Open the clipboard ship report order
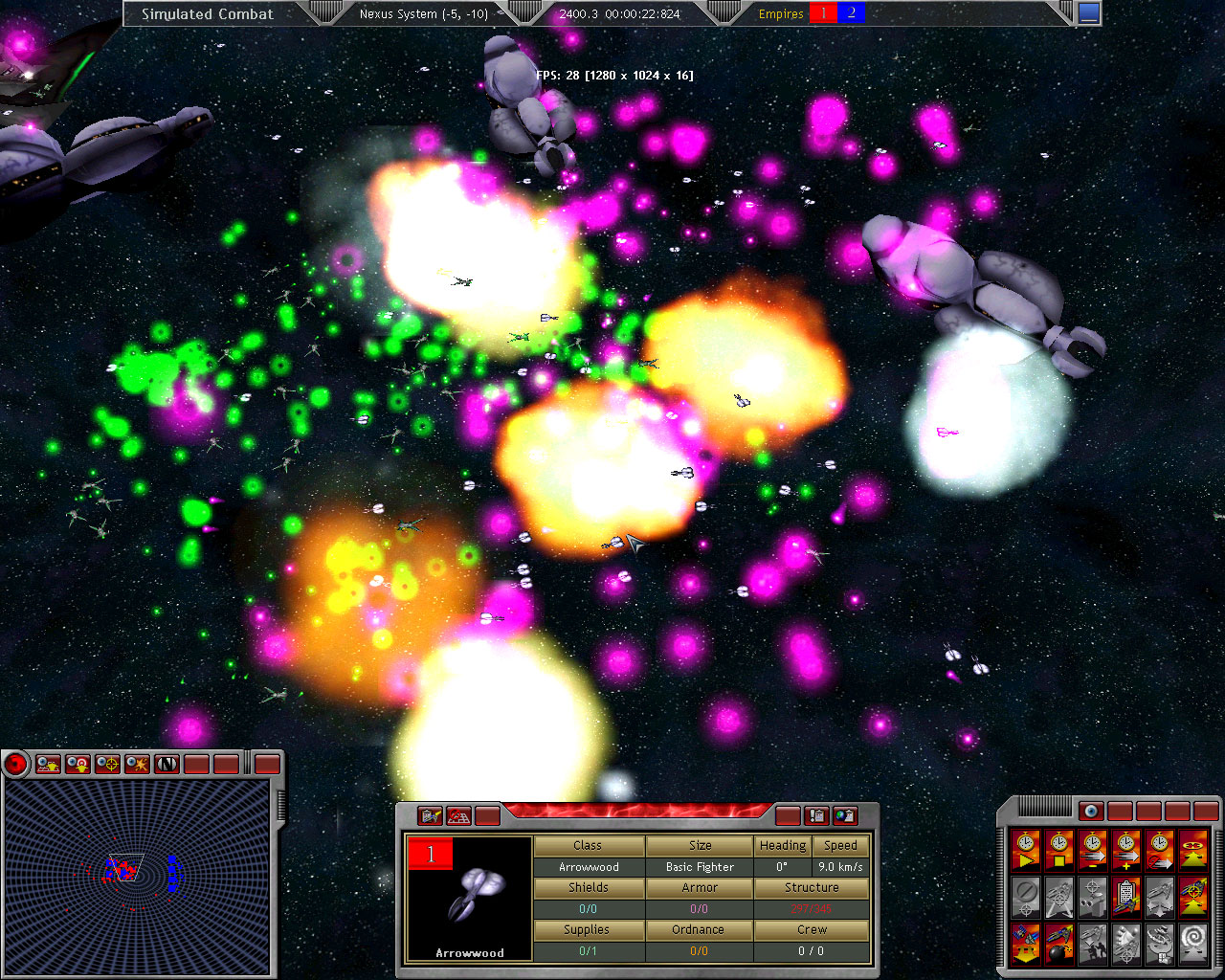The height and width of the screenshot is (980, 1225). click(x=1125, y=897)
